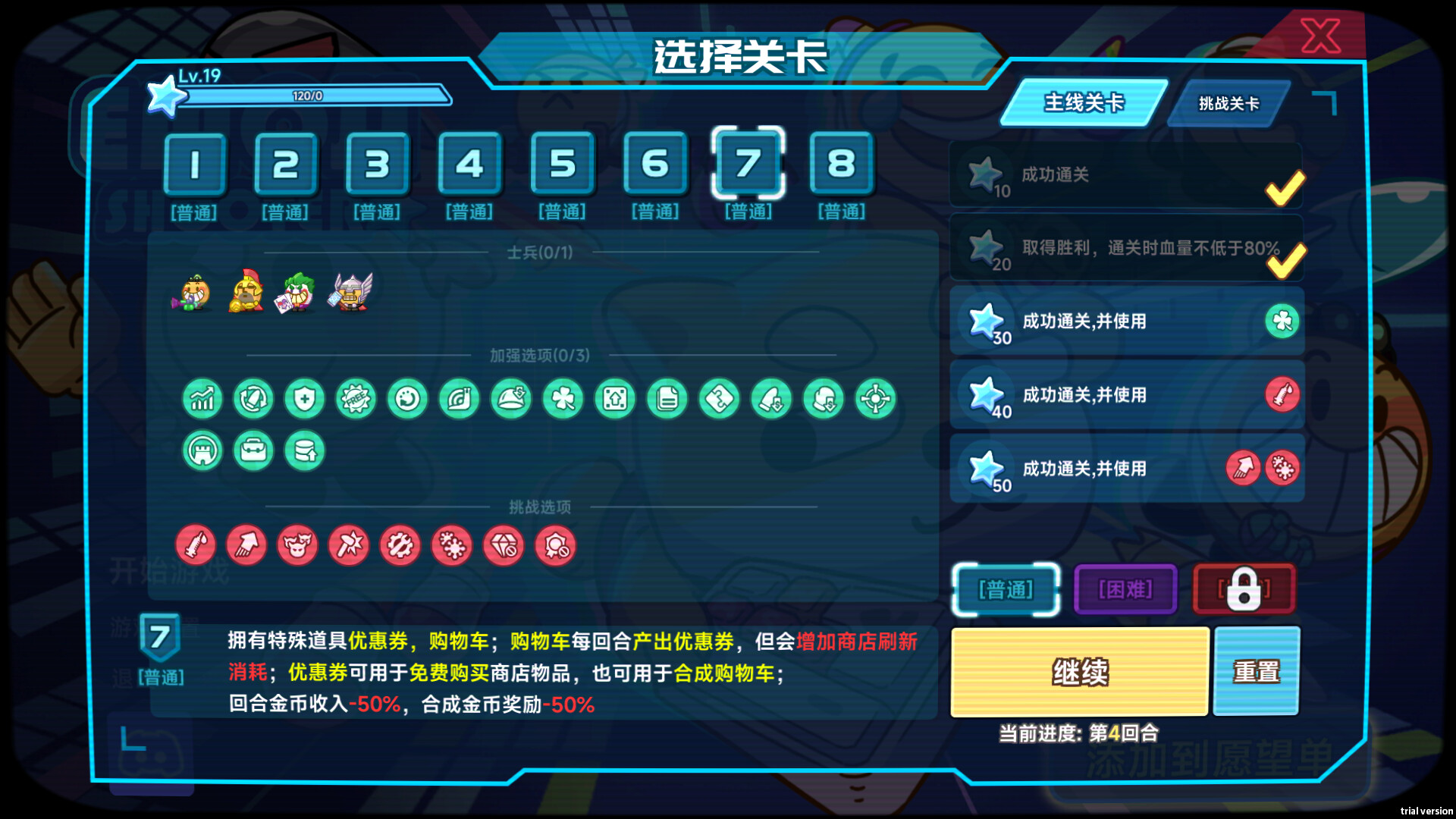Image resolution: width=1456 pixels, height=819 pixels.
Task: Pick the shield with cross enhancement
Action: pyautogui.click(x=305, y=398)
